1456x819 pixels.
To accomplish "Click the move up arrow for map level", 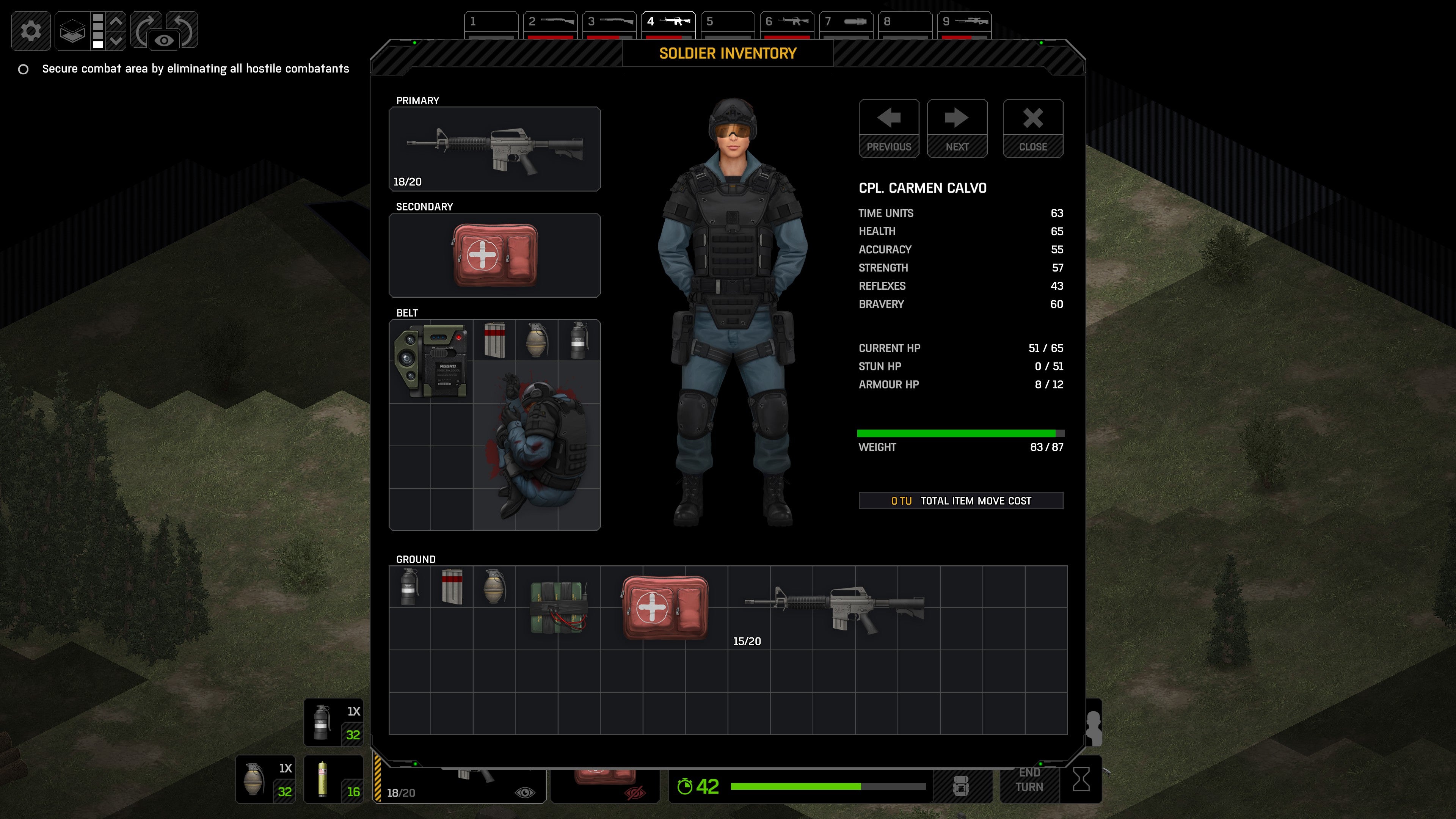I will tap(116, 22).
